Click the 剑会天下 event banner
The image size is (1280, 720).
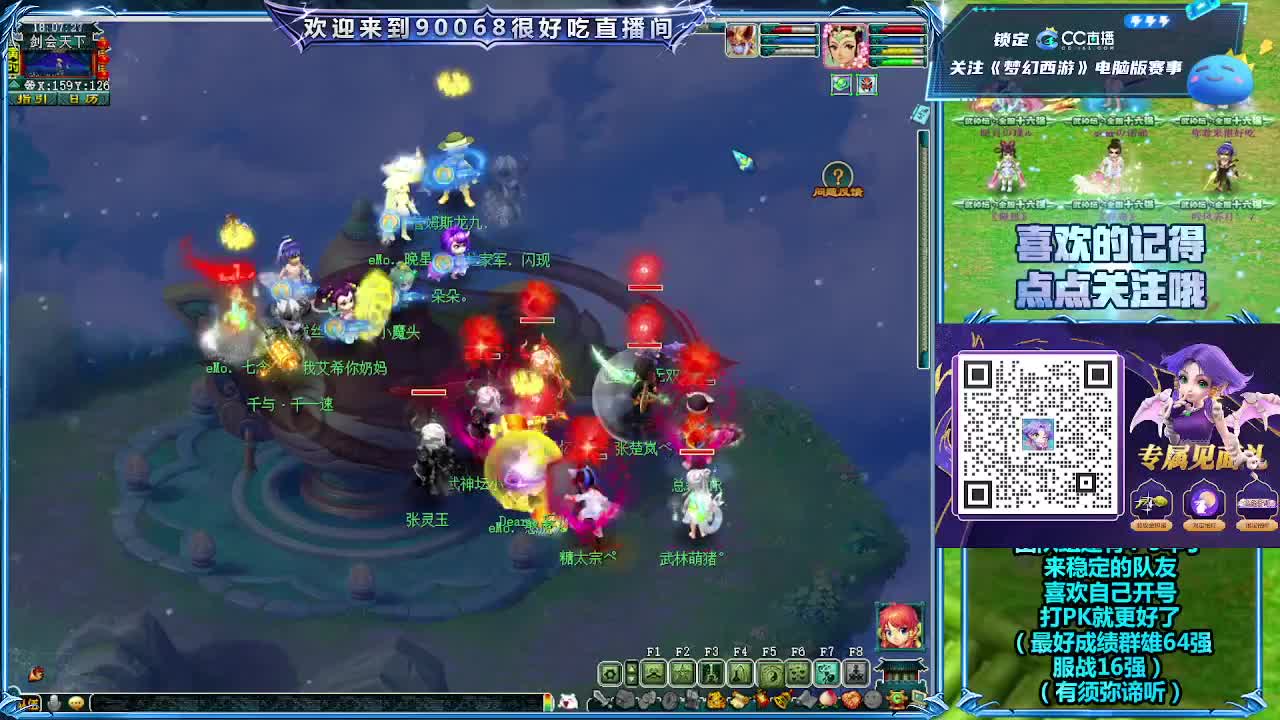[x=58, y=41]
